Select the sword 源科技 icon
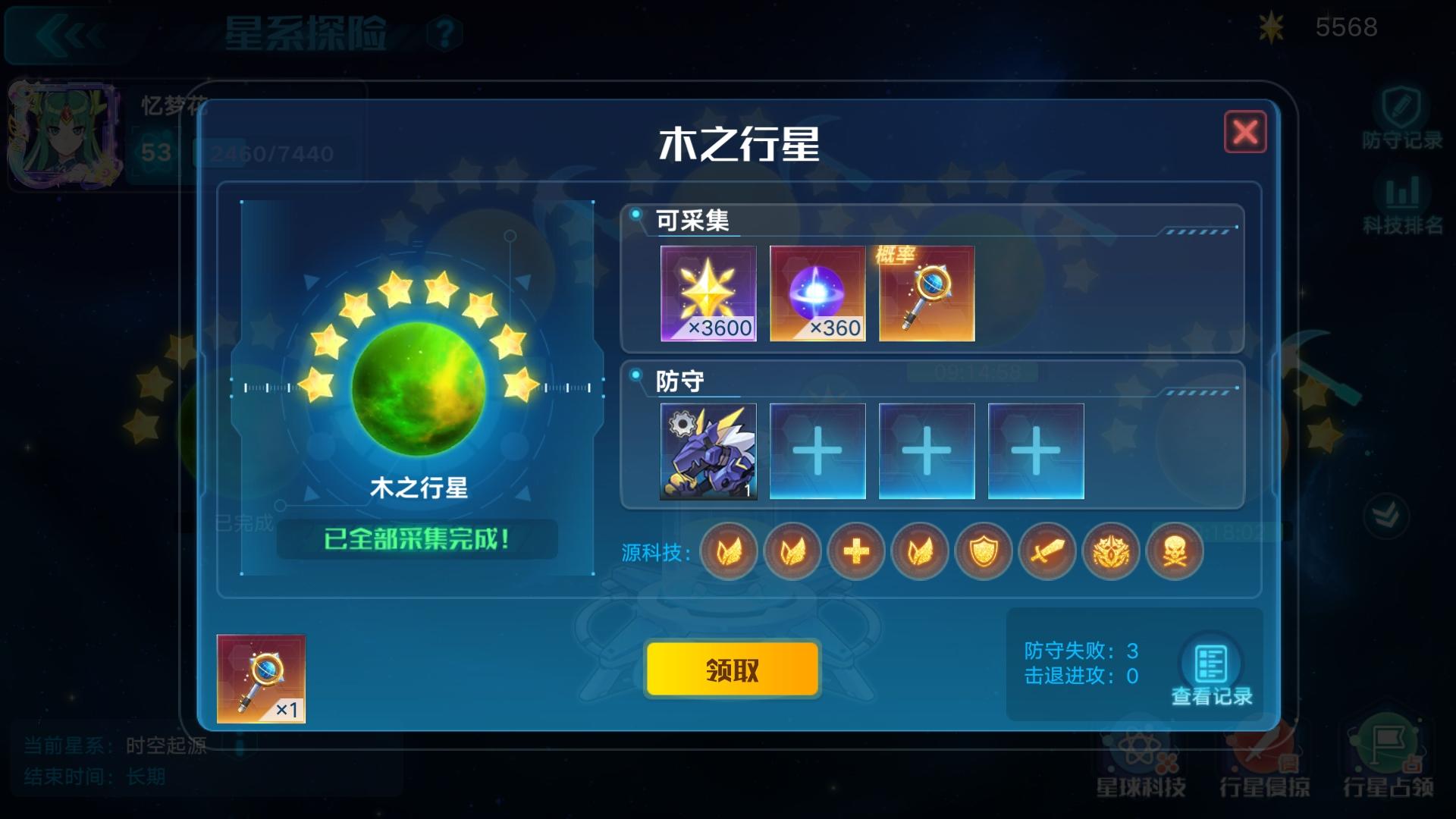 point(1047,553)
